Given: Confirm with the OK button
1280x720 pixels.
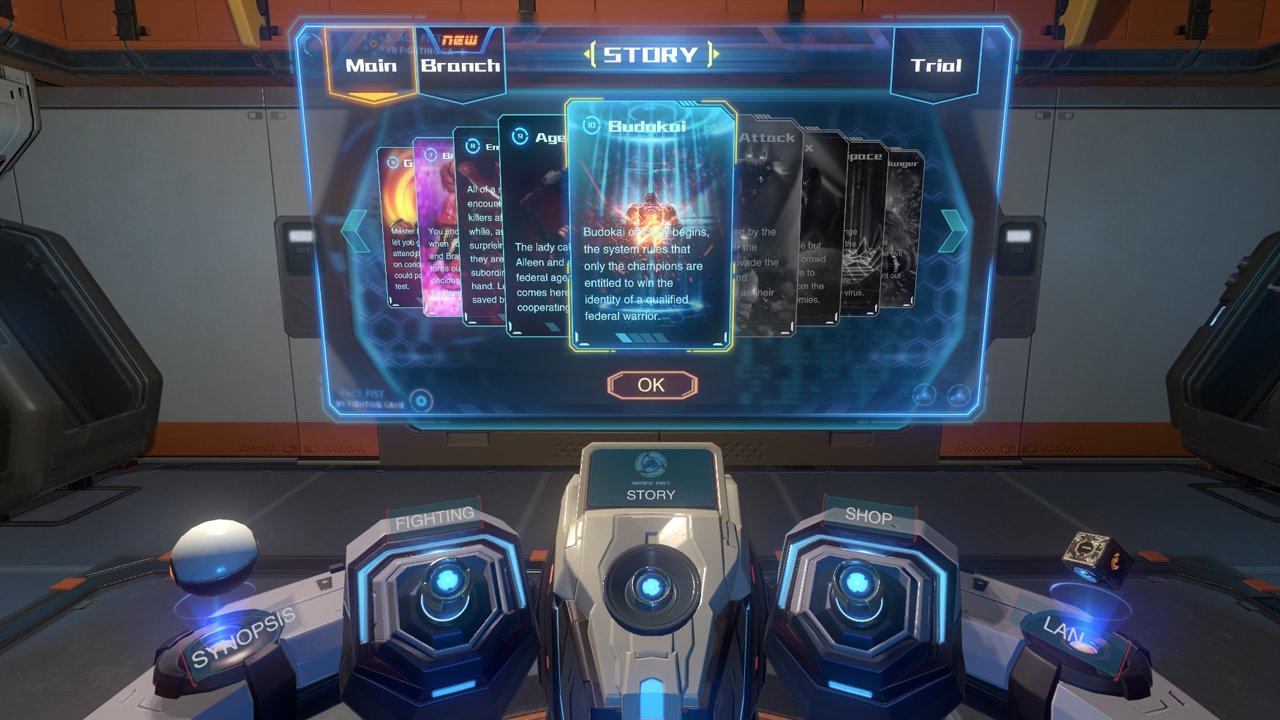Looking at the screenshot, I should [x=652, y=384].
